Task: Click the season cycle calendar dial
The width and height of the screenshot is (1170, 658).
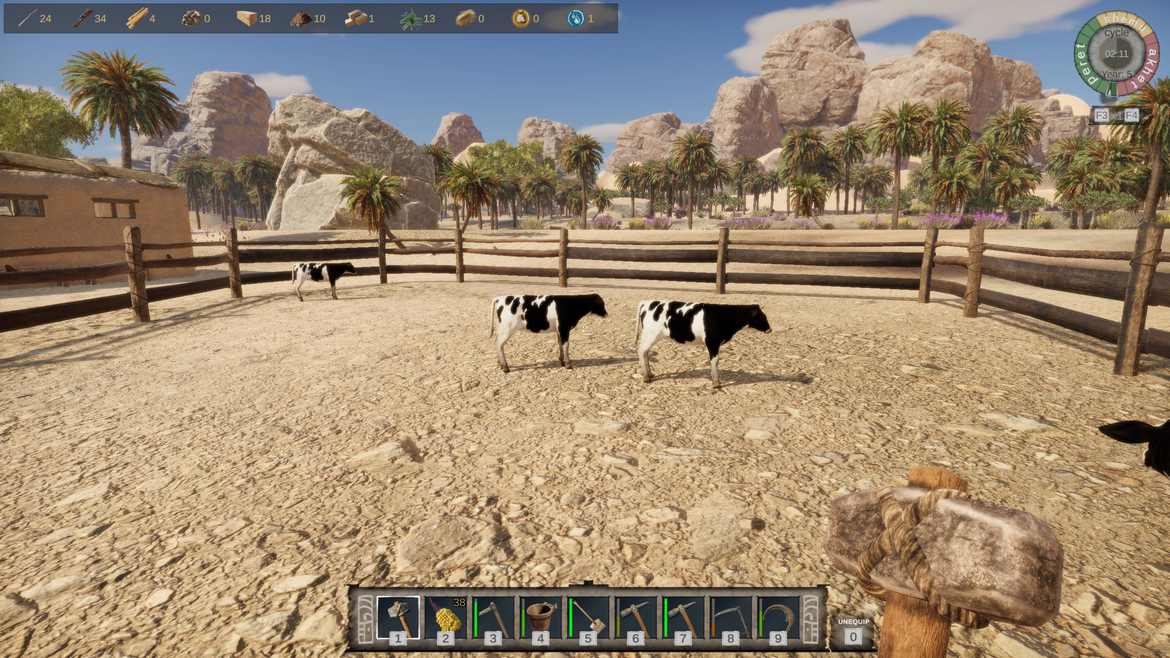Action: (1116, 52)
